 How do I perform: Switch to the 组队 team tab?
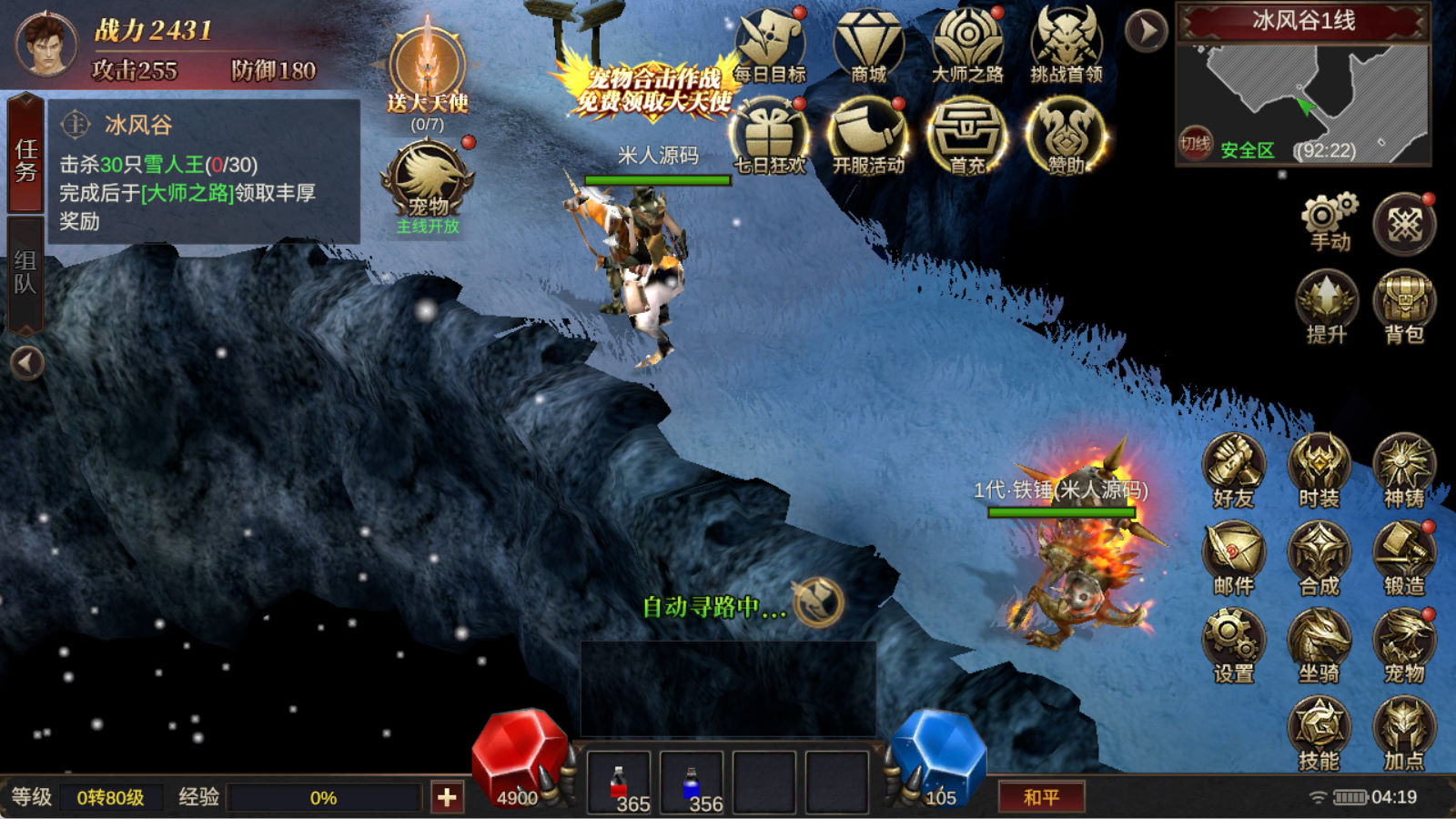tap(25, 273)
